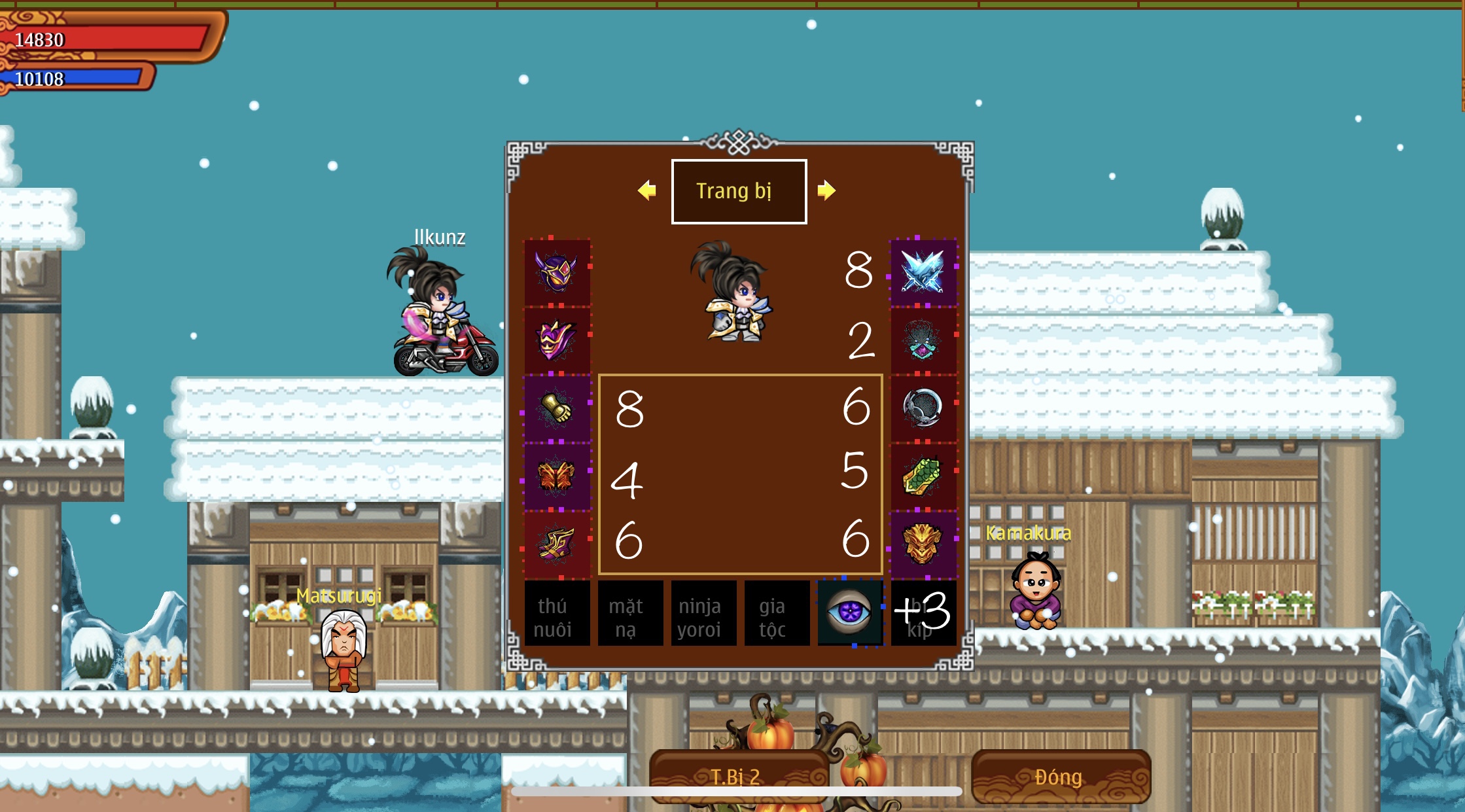Screen dimensions: 1465x812
Task: Click the necklace equipment icon
Action: pos(923,340)
